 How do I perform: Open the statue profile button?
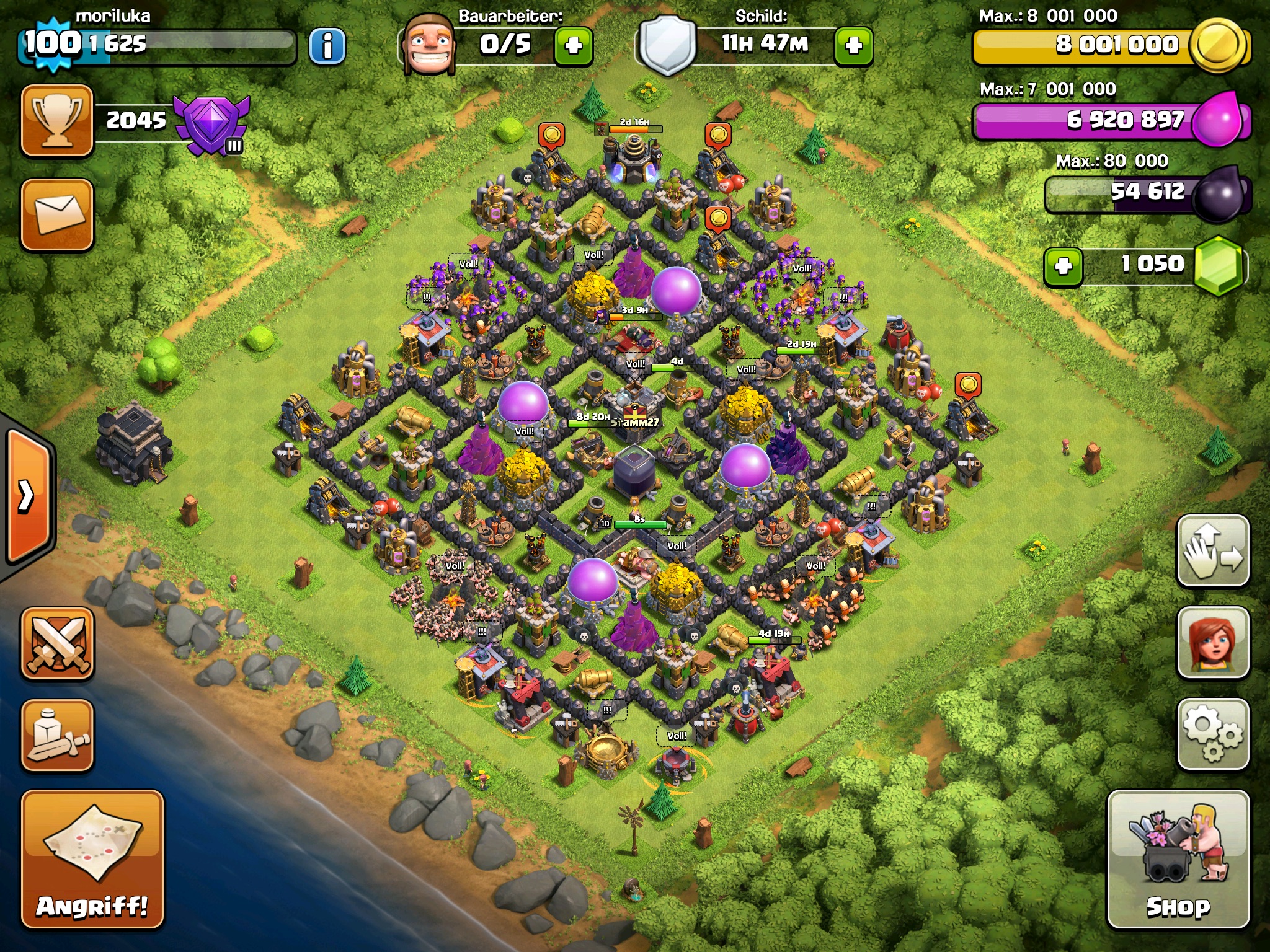pos(57,735)
